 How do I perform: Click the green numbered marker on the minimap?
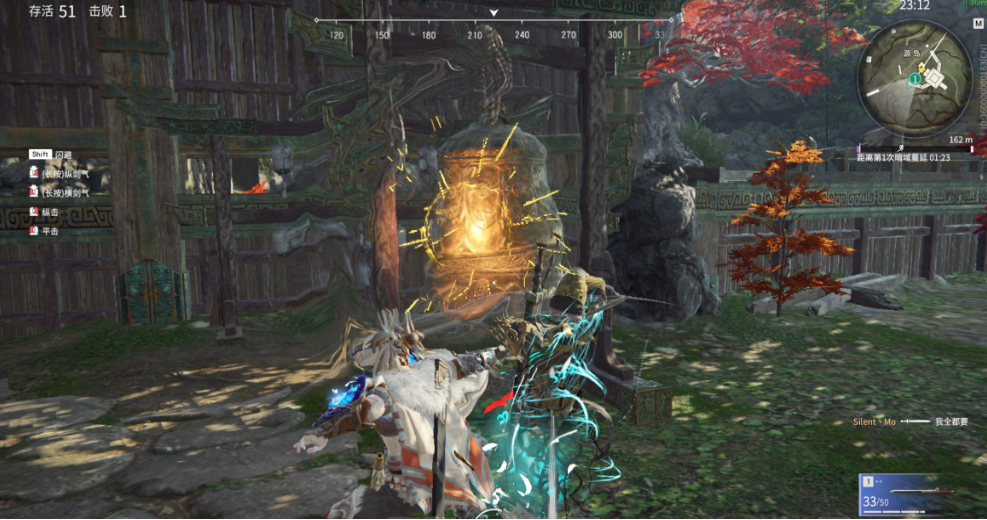click(x=914, y=76)
